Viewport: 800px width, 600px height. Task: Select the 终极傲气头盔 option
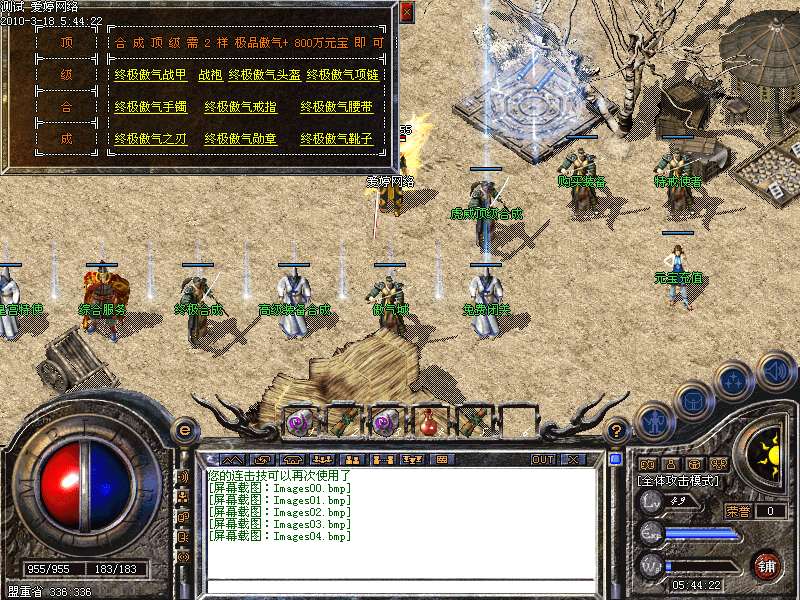pyautogui.click(x=264, y=75)
